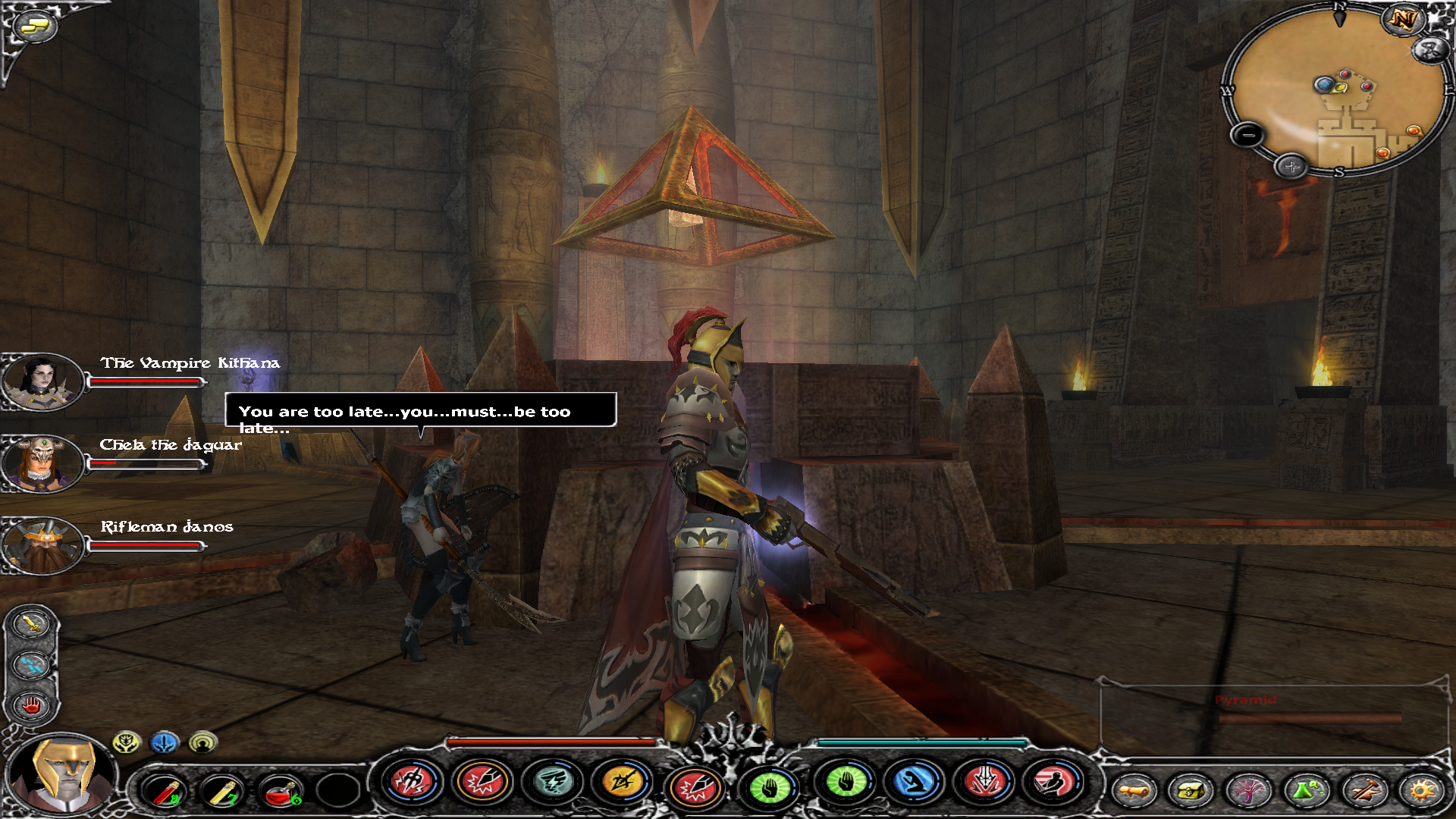Zoom in the minimap with the plus button

[x=1291, y=166]
